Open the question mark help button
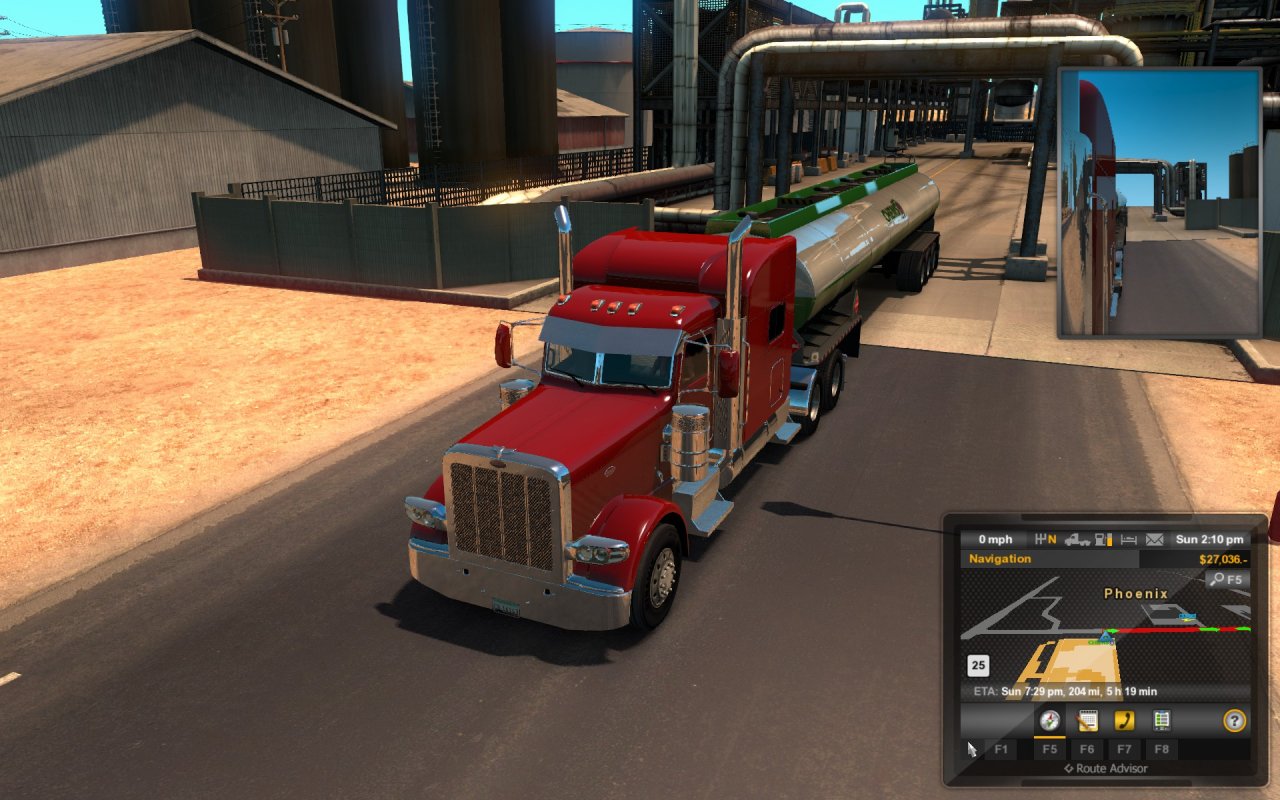Image resolution: width=1280 pixels, height=800 pixels. click(1235, 720)
